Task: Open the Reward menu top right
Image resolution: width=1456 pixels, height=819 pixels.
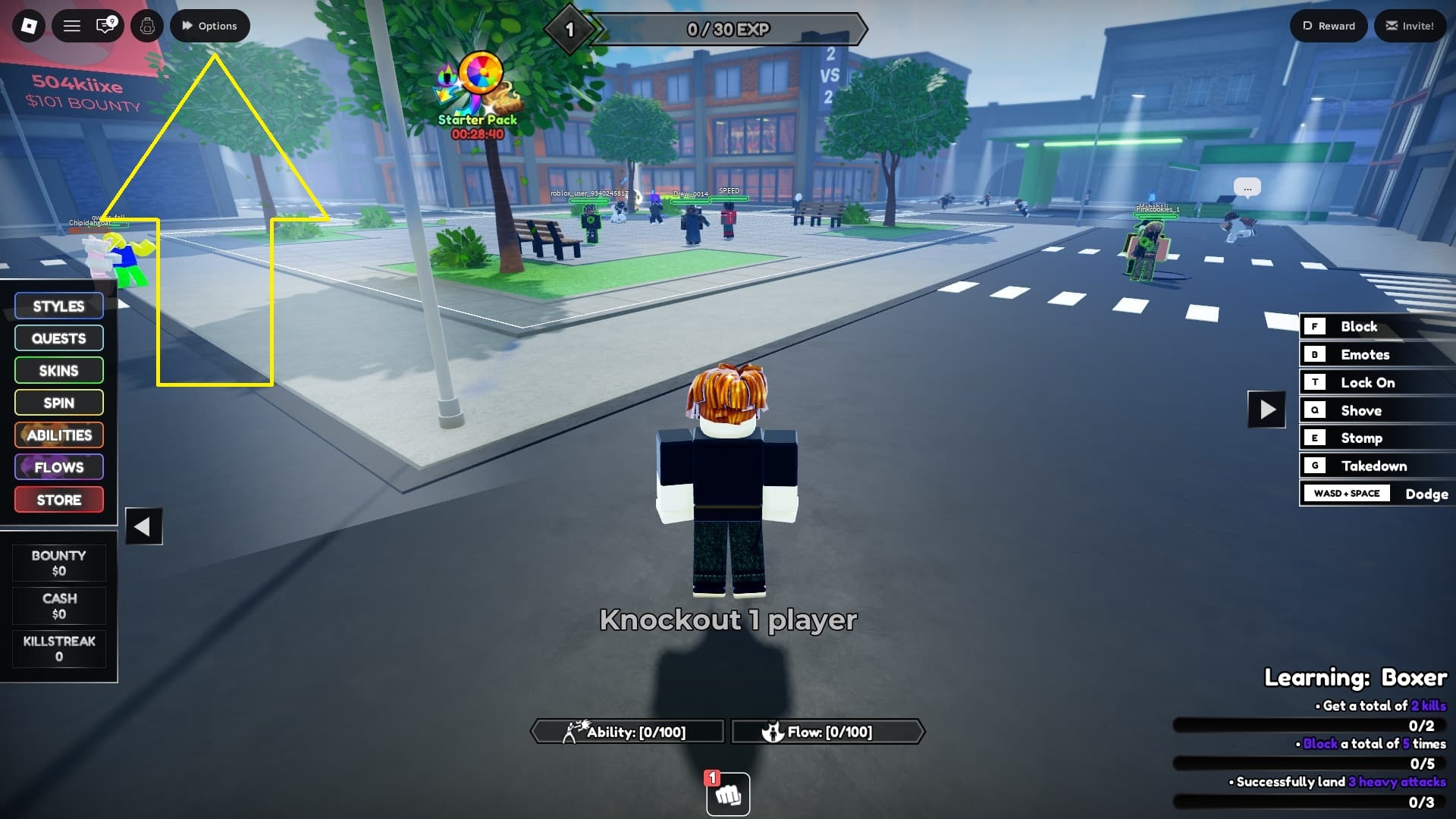Action: click(x=1328, y=25)
